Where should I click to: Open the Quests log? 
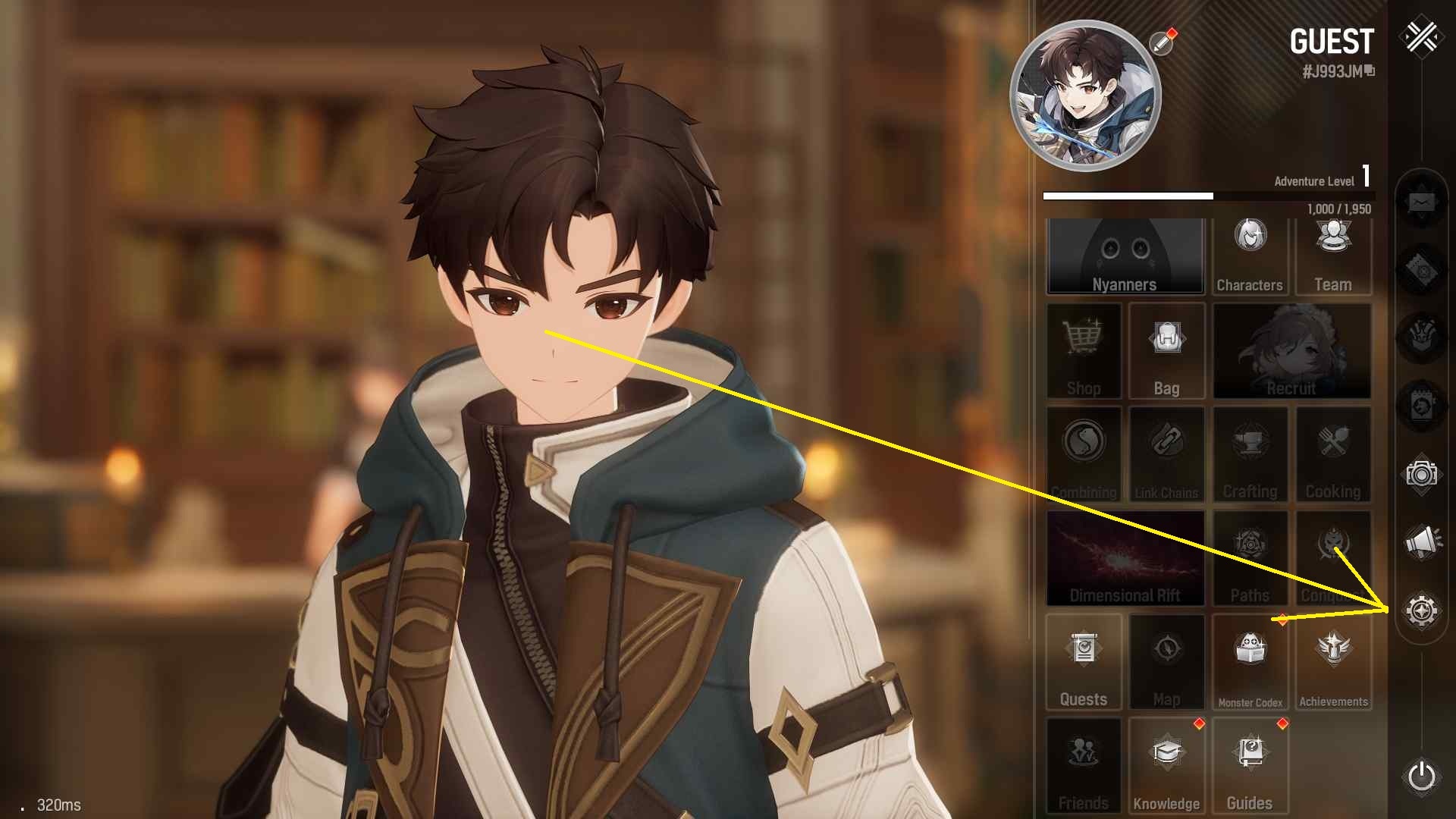(x=1084, y=662)
